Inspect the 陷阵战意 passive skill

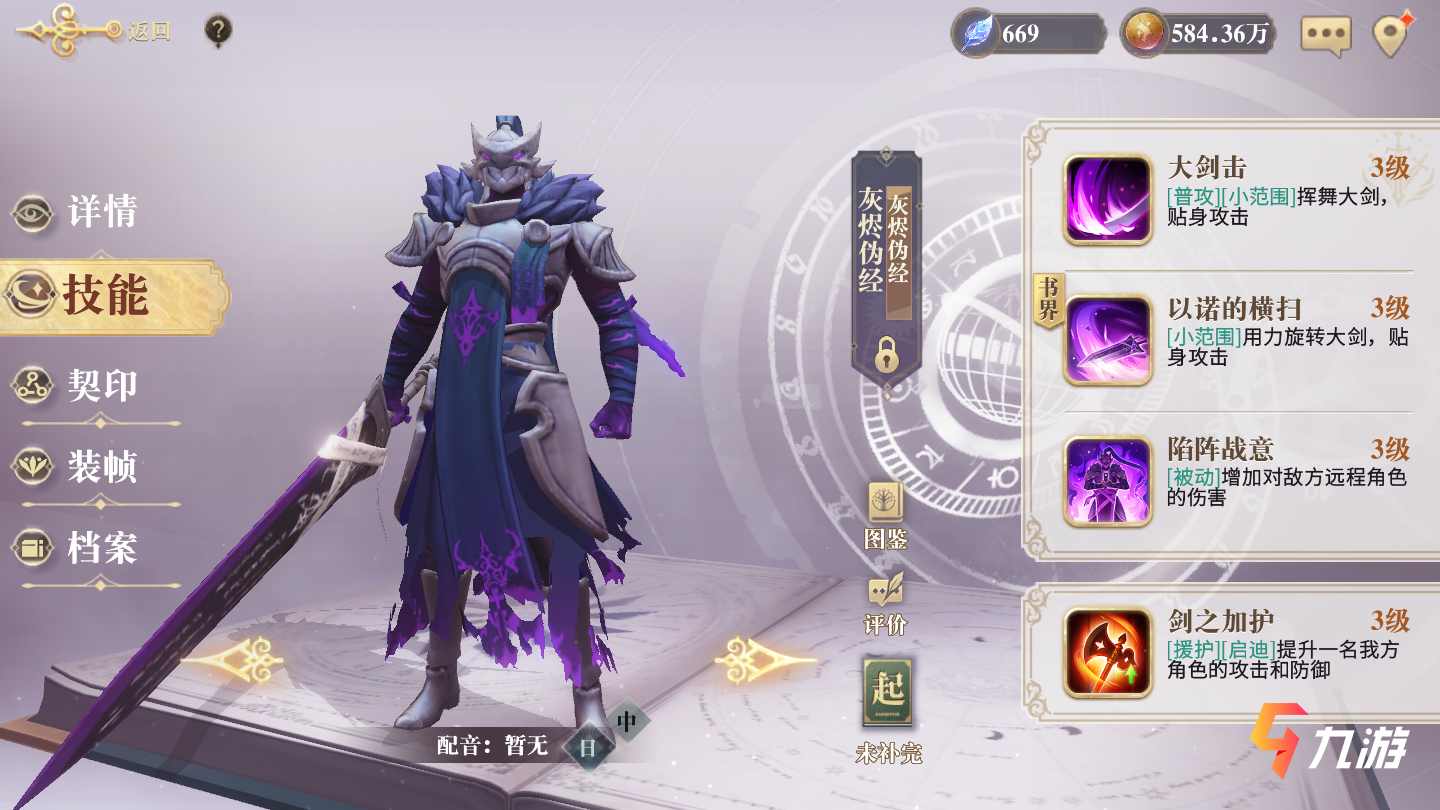coord(1107,481)
